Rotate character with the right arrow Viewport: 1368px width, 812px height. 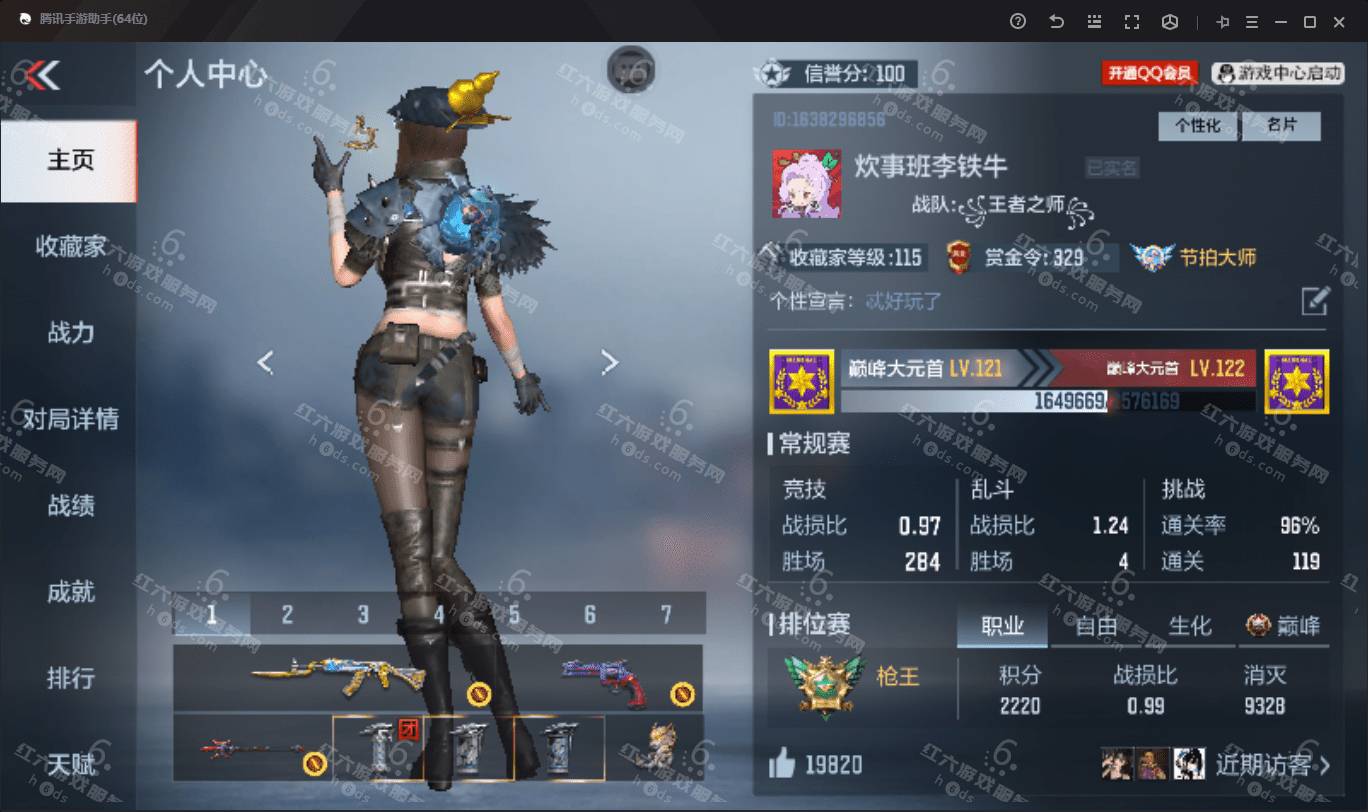coord(609,362)
